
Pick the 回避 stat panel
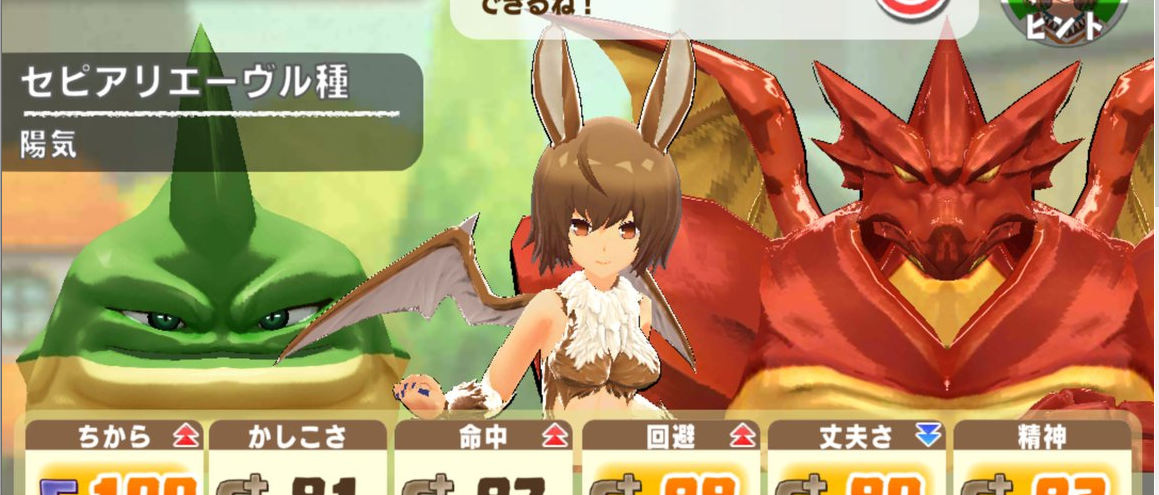pyautogui.click(x=671, y=456)
